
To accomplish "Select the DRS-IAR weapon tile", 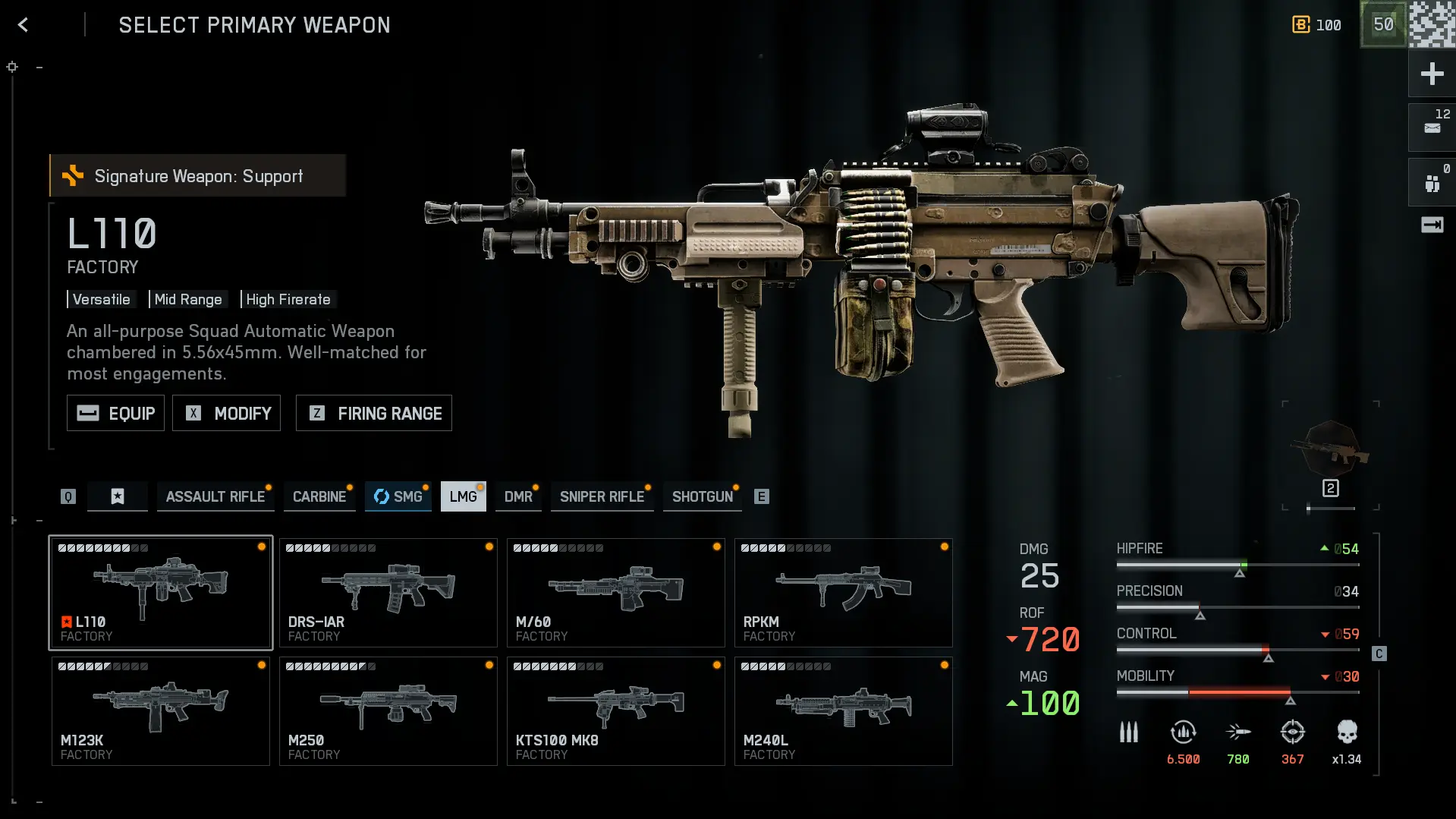I will tap(388, 593).
